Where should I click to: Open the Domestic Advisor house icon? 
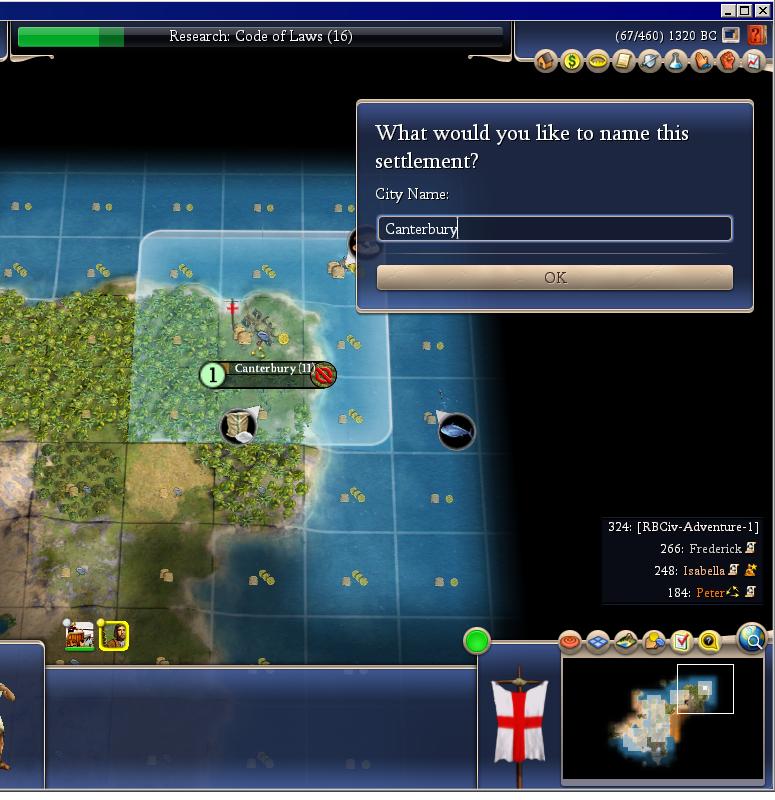tap(546, 62)
